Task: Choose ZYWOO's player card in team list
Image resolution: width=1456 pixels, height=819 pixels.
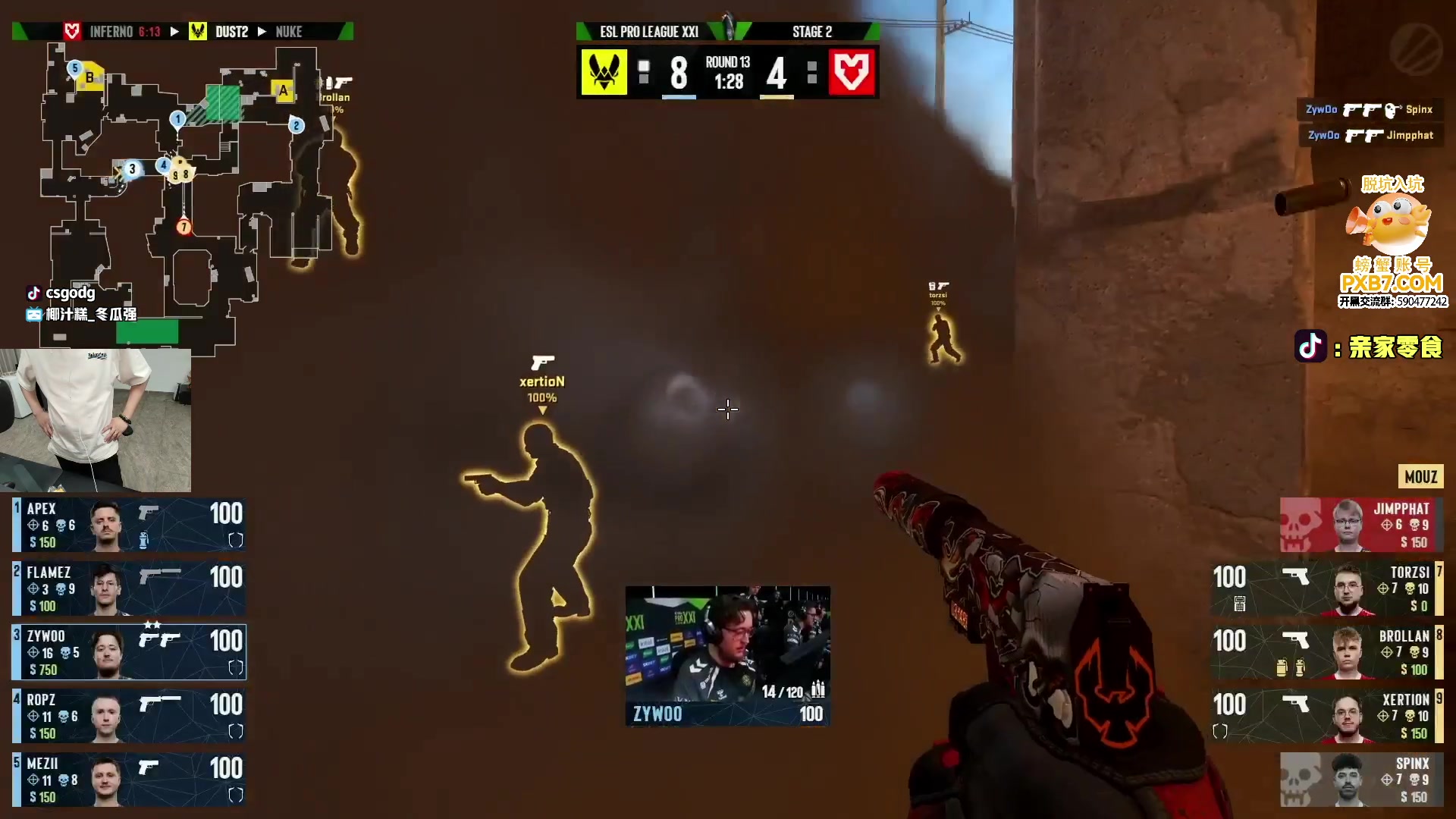Action: (129, 652)
